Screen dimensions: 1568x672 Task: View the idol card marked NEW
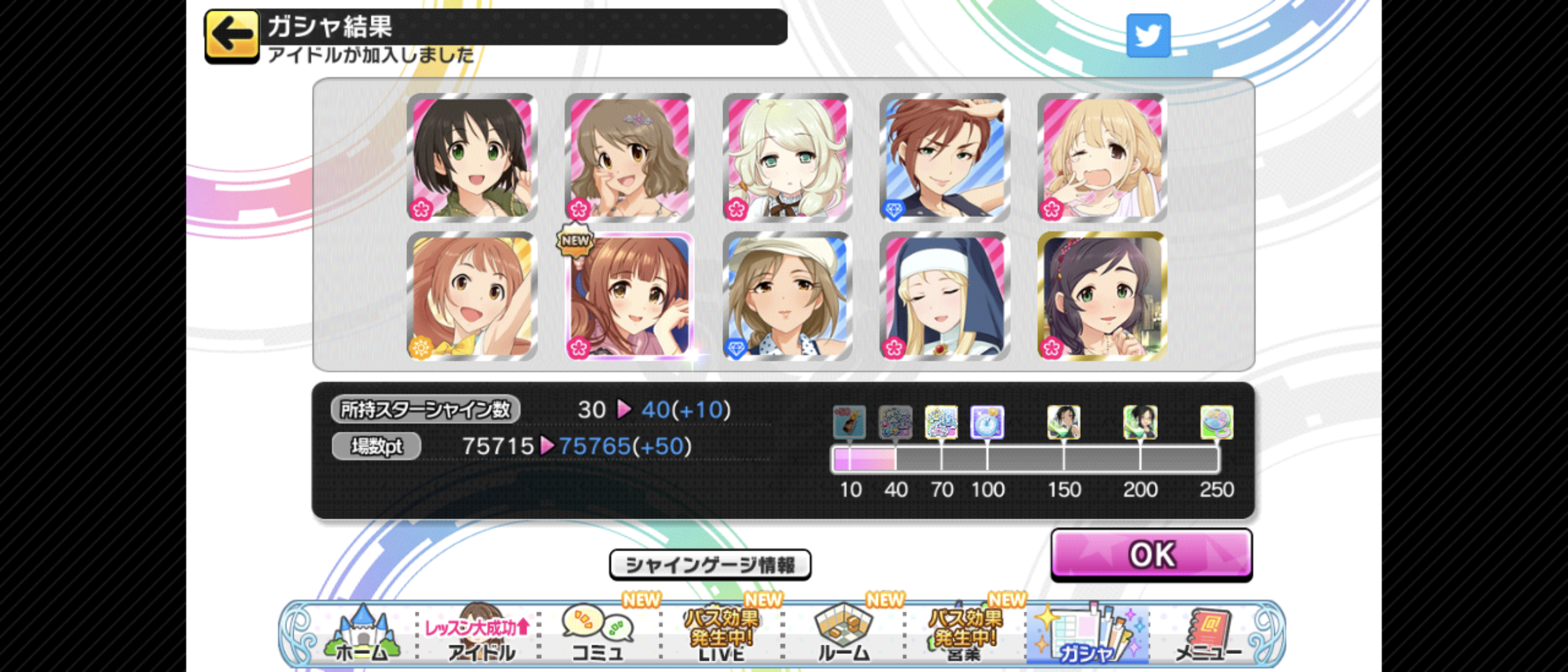click(x=630, y=296)
